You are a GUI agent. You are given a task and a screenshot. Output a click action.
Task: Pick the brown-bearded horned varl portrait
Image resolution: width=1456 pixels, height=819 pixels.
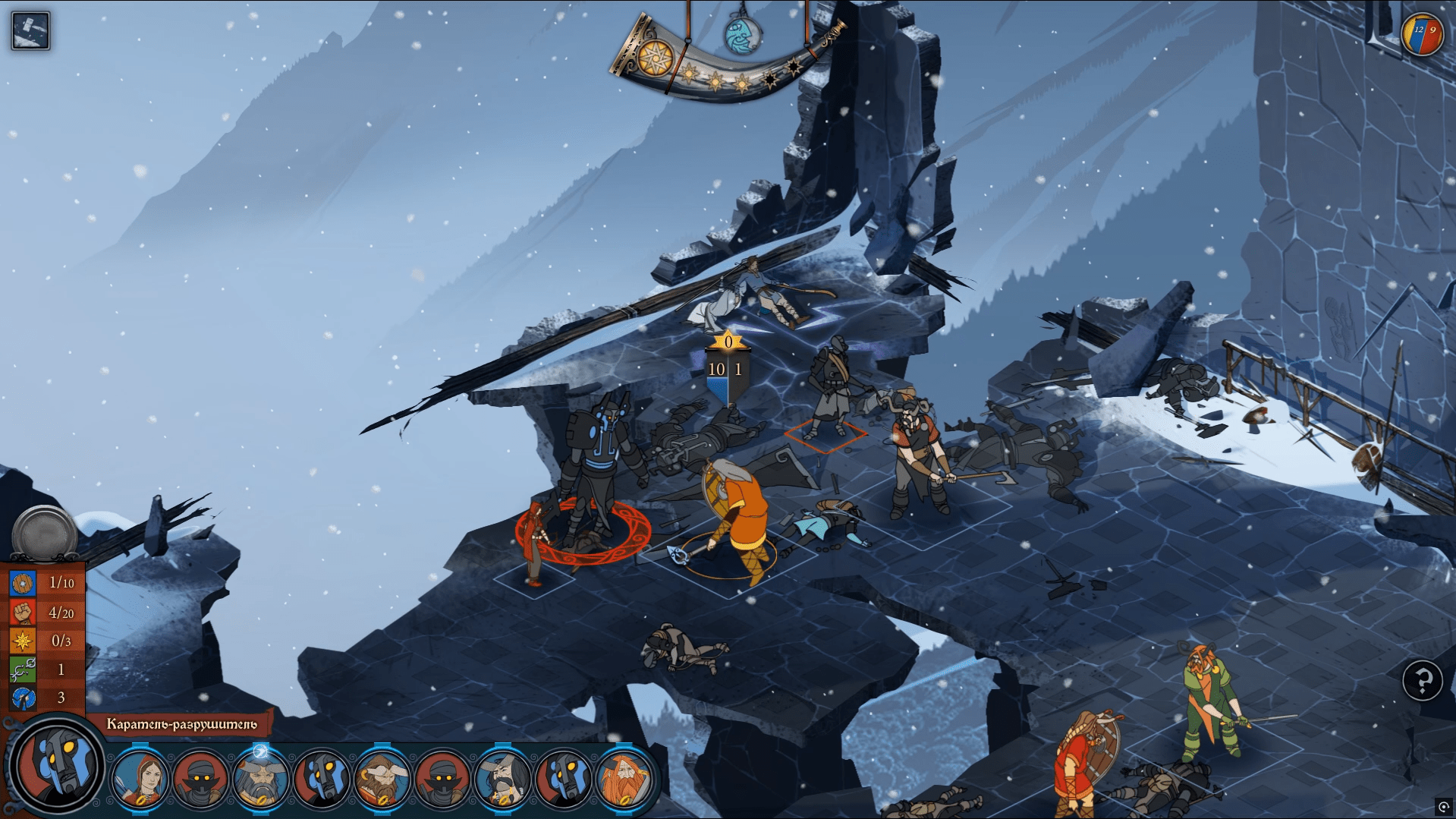[x=382, y=778]
